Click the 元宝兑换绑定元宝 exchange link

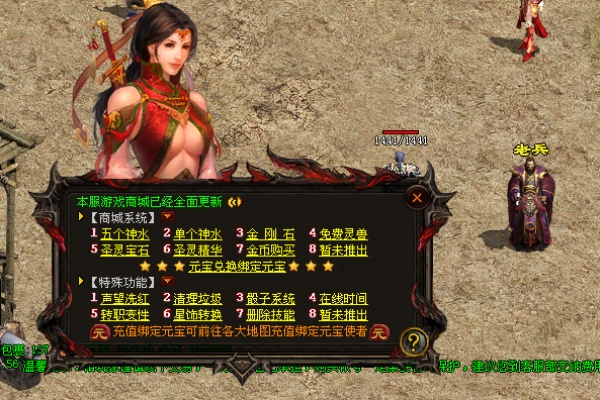237,266
